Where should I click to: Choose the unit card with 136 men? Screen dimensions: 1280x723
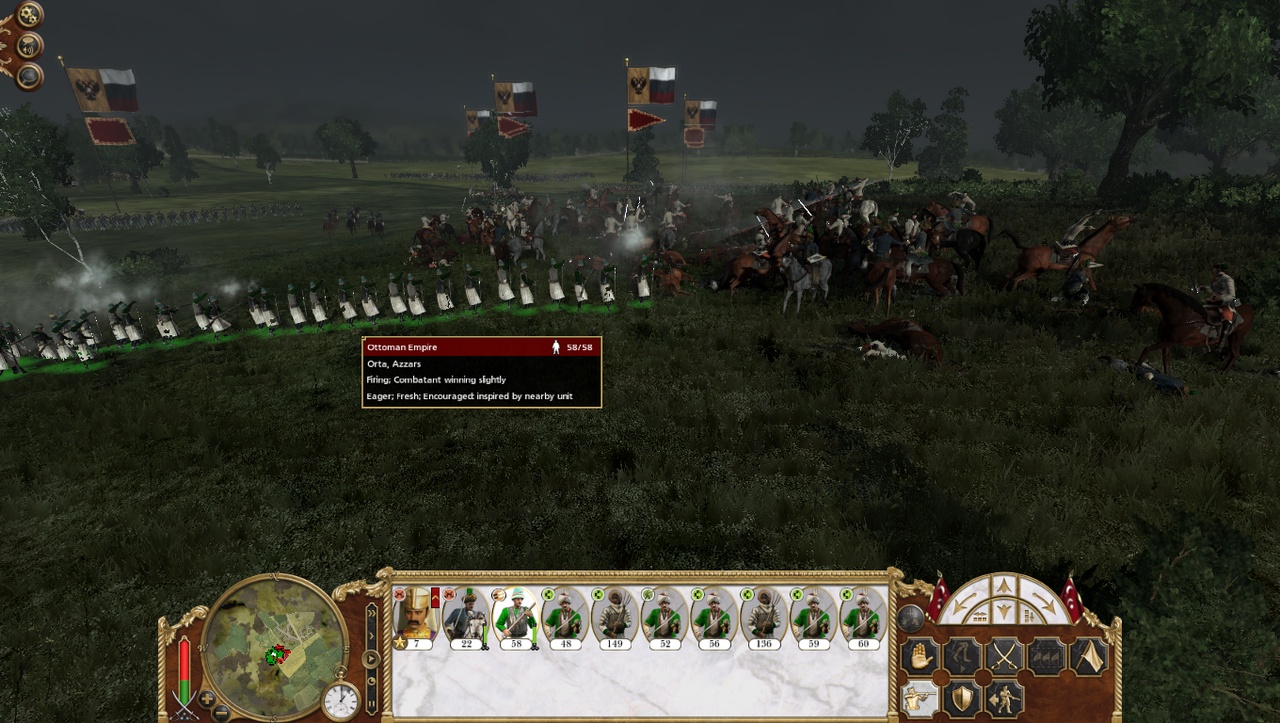(x=763, y=616)
